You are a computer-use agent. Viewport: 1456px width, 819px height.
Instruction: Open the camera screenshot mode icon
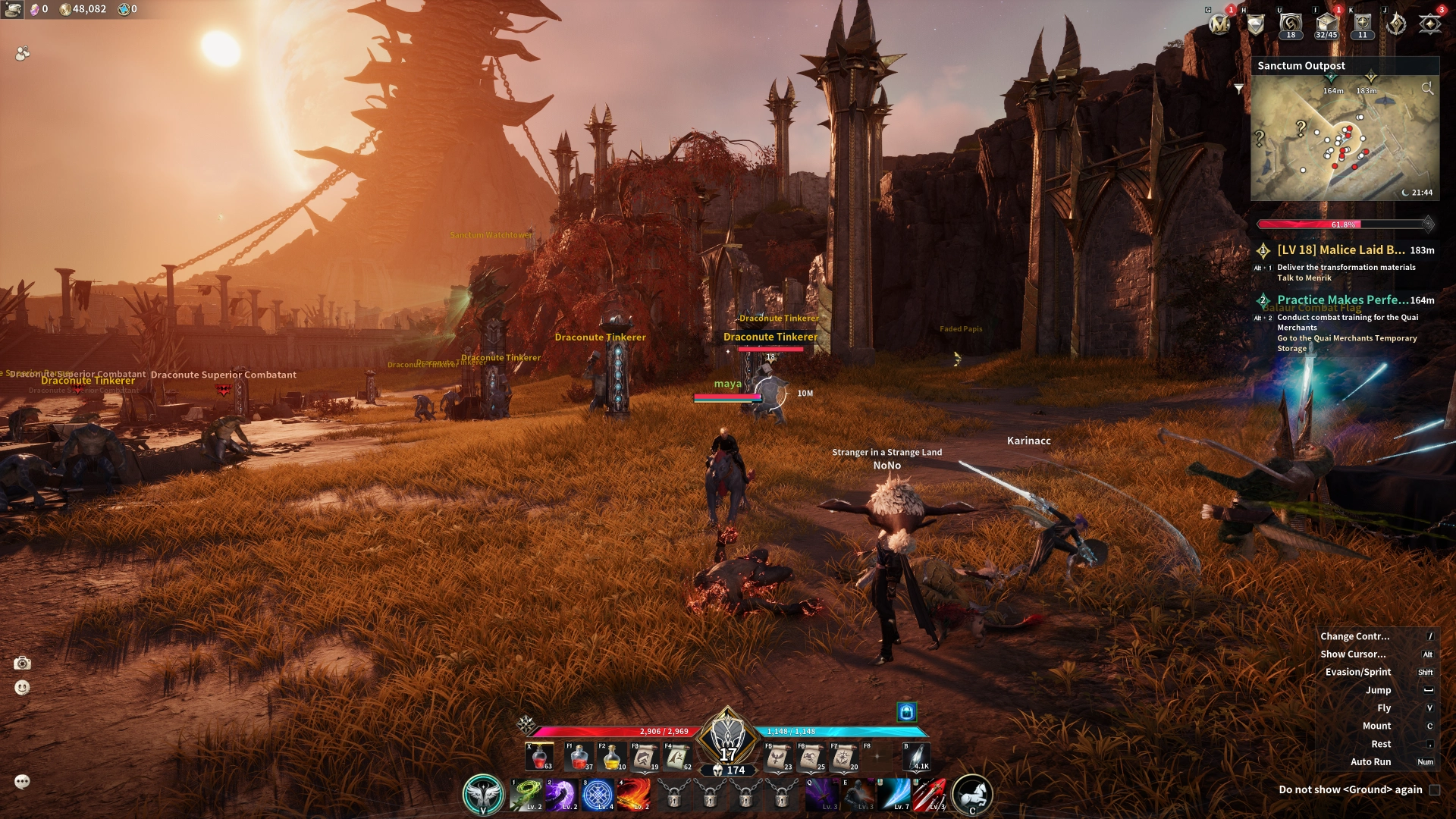(x=23, y=664)
